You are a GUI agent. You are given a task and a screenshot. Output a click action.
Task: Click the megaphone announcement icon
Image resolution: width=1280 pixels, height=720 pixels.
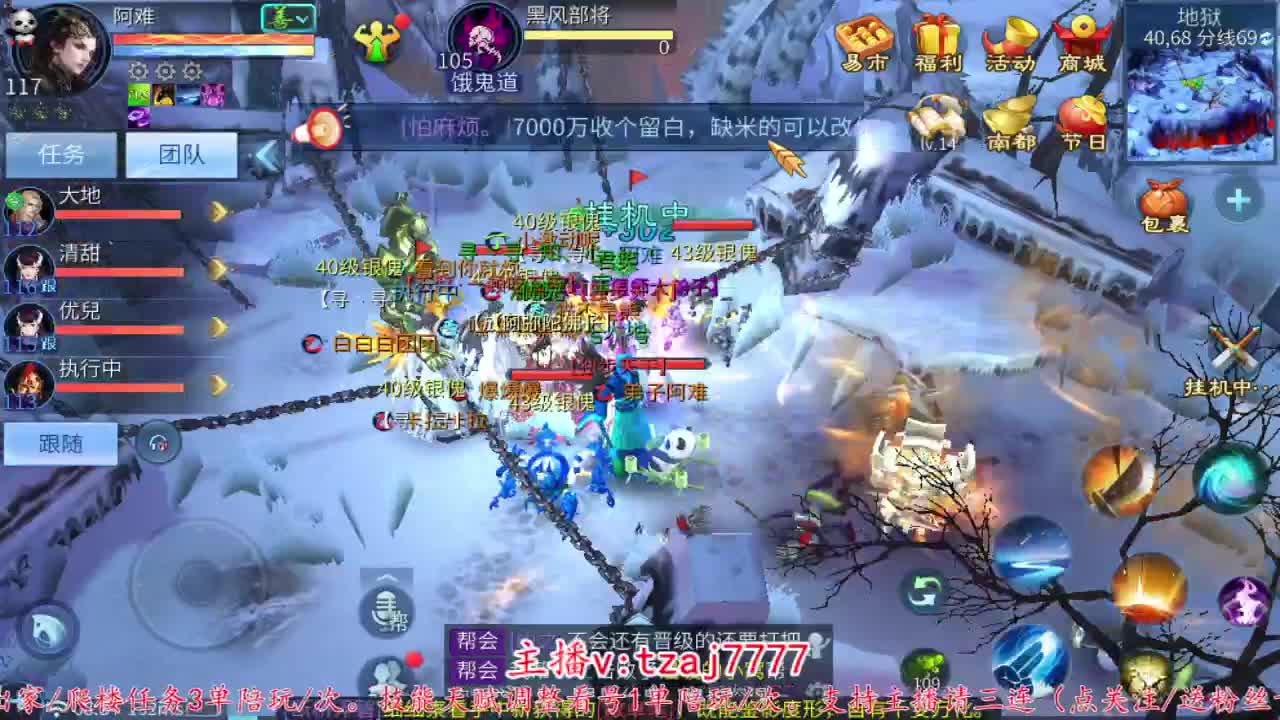coord(320,127)
